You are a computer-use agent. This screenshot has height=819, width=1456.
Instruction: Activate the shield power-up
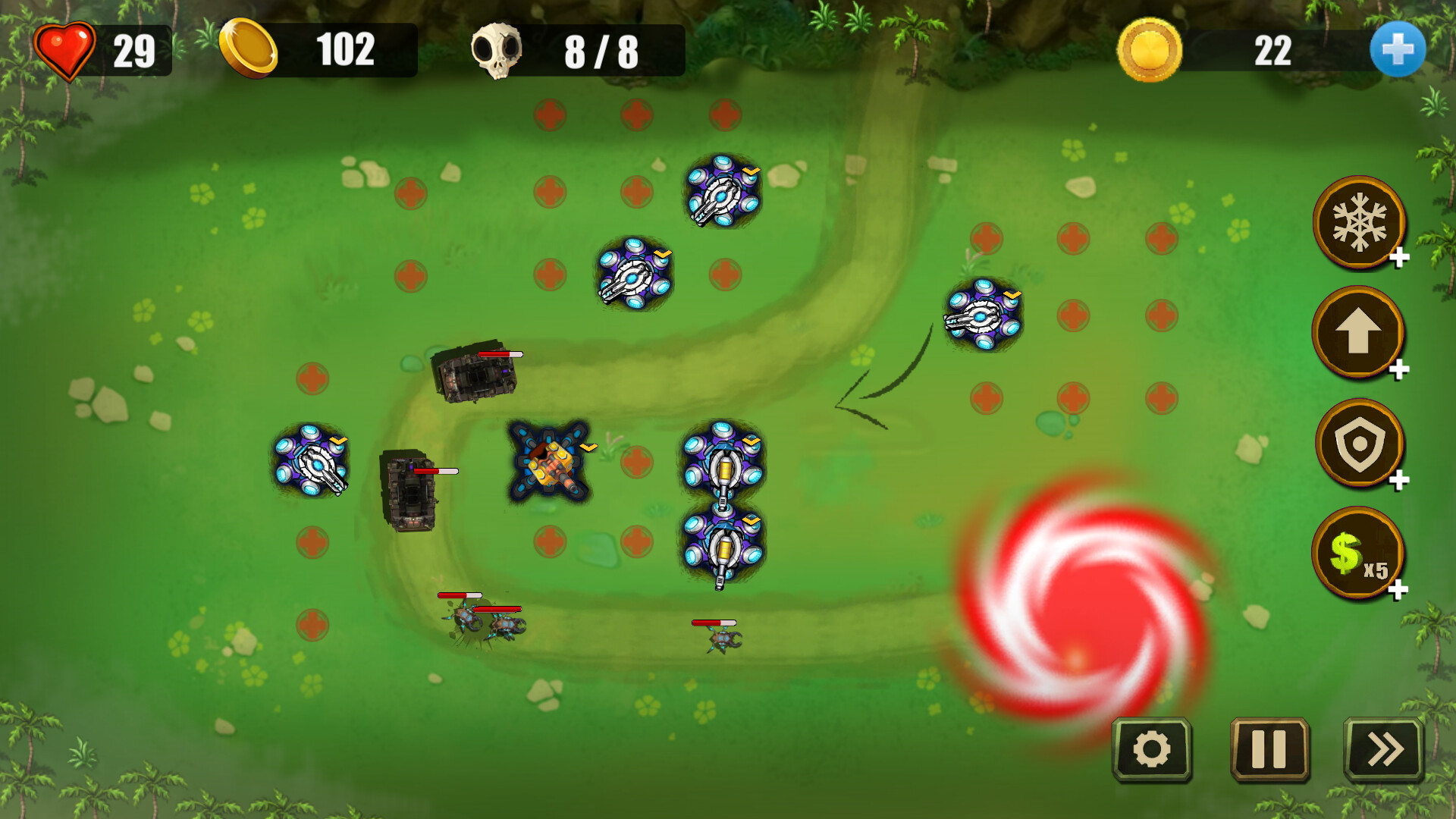(x=1359, y=444)
